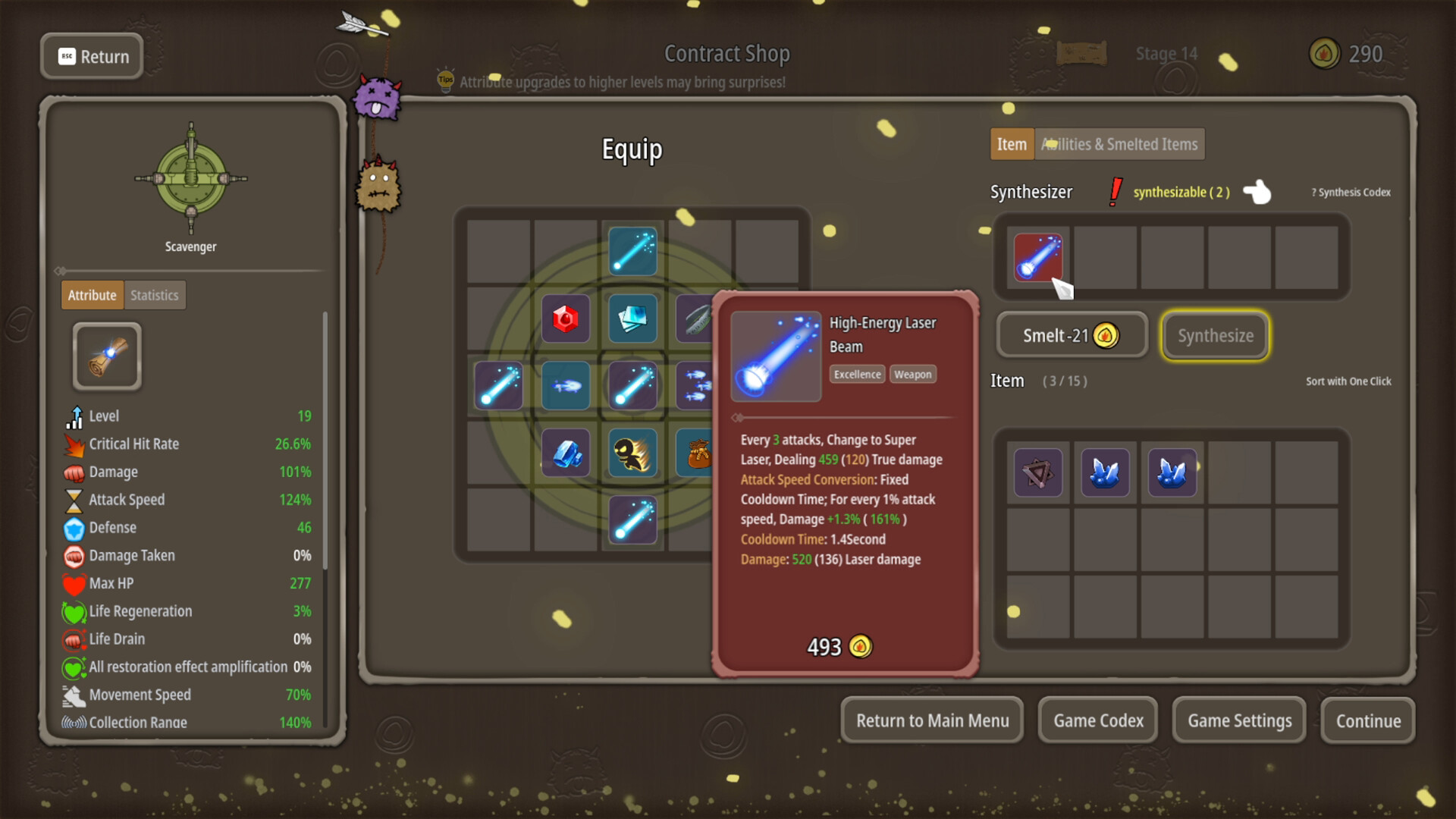Switch to the Statistics tab
1456x819 pixels.
coord(154,295)
